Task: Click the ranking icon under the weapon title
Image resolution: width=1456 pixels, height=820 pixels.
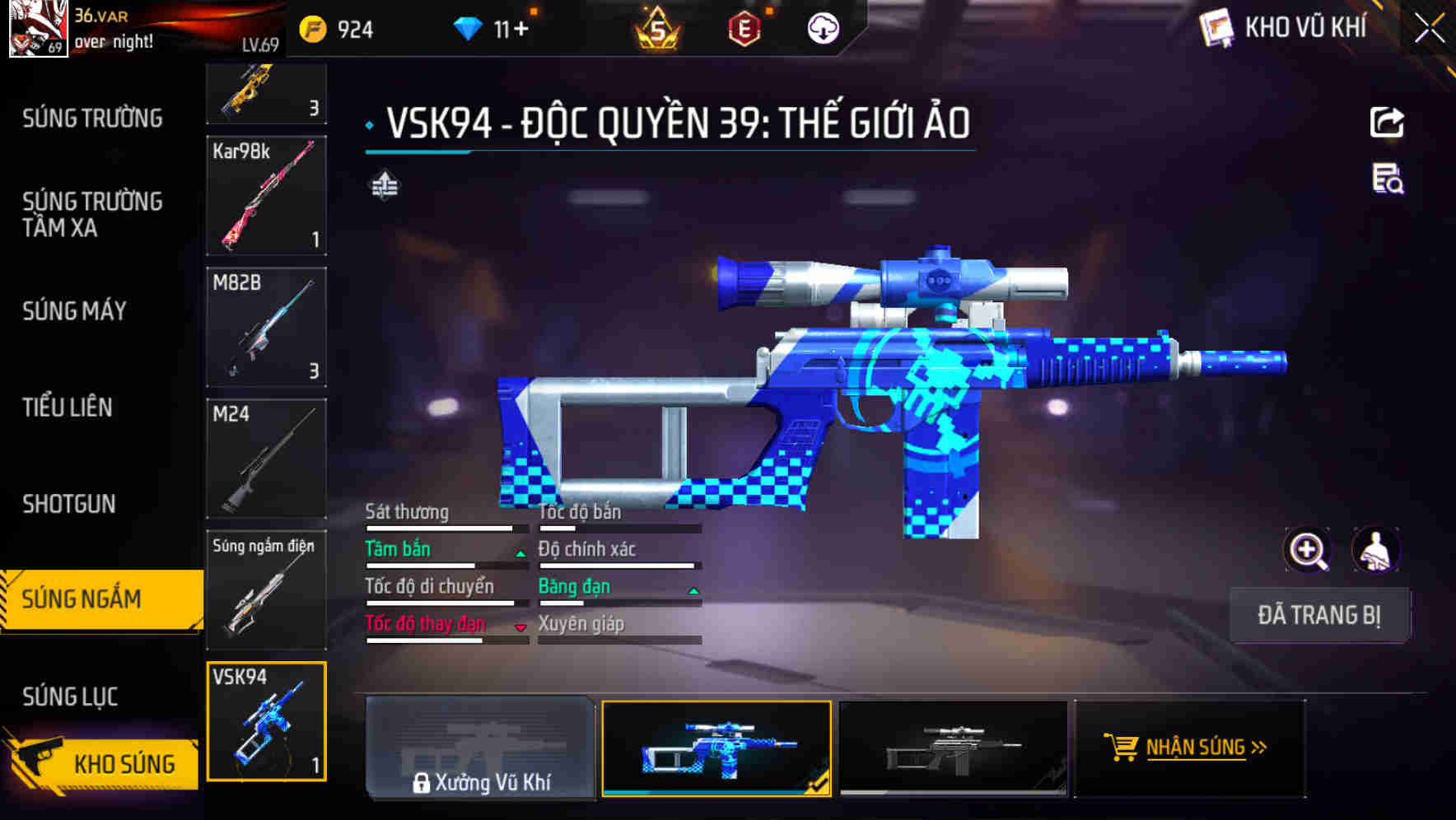Action: point(385,187)
